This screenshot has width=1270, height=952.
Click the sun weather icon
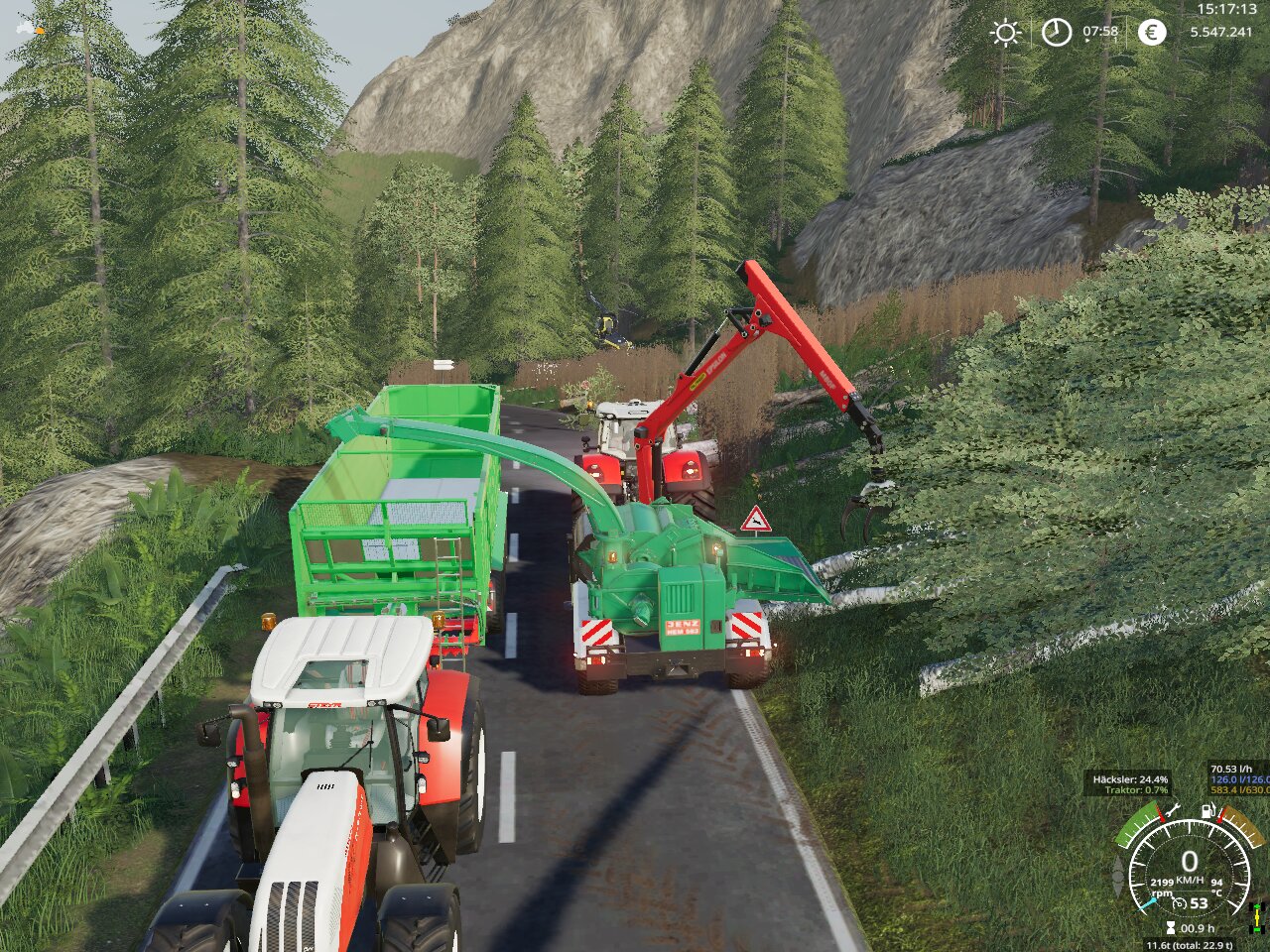[x=1006, y=33]
